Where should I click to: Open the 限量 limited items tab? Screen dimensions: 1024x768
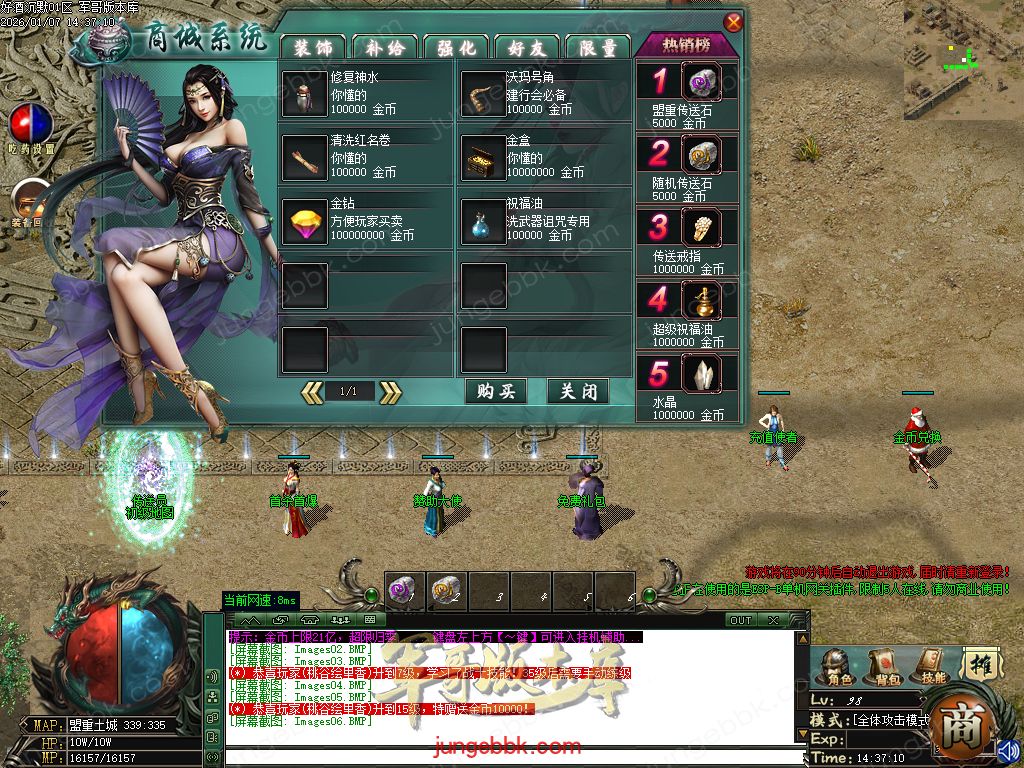point(598,47)
